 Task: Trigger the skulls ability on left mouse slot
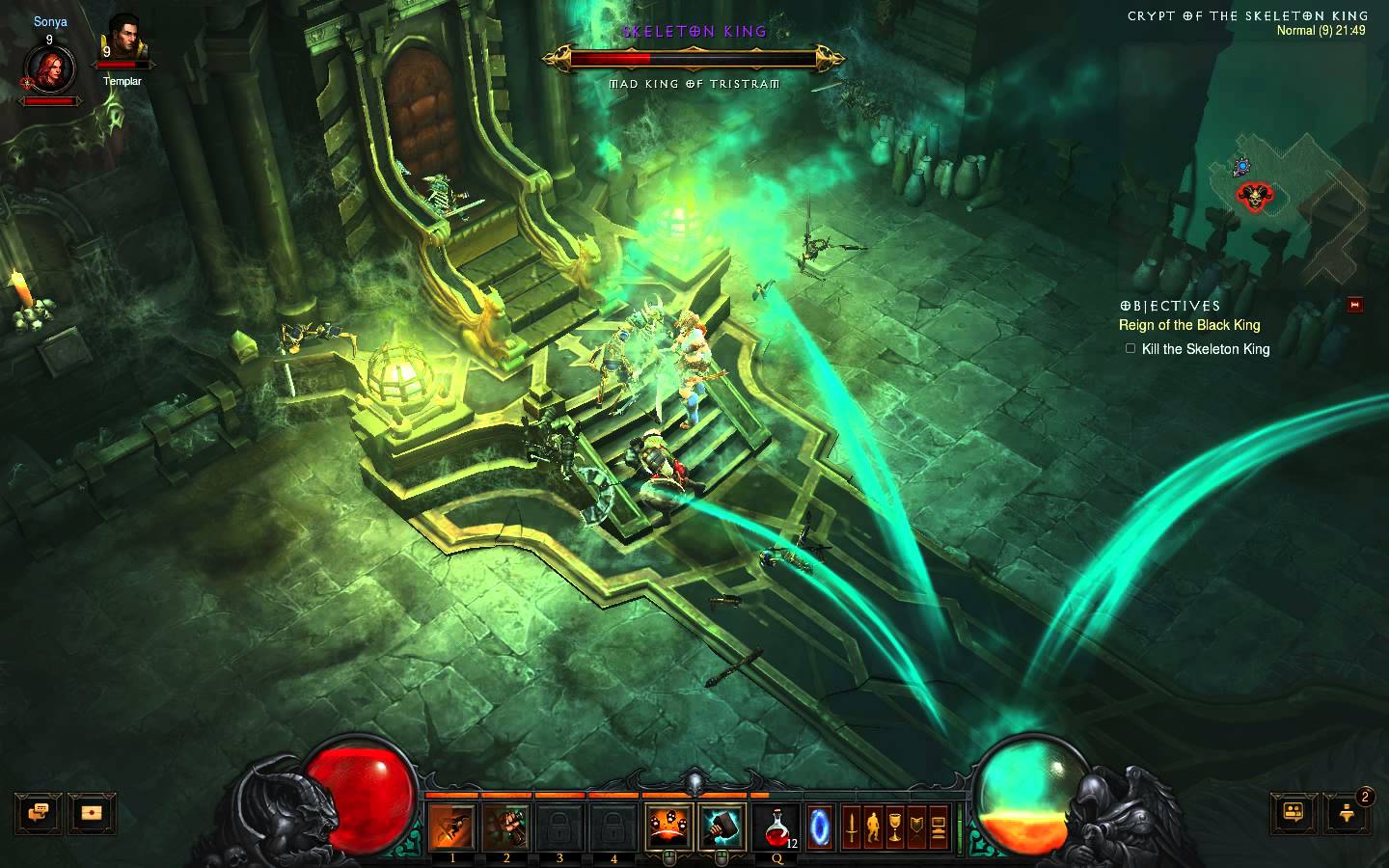coord(668,827)
